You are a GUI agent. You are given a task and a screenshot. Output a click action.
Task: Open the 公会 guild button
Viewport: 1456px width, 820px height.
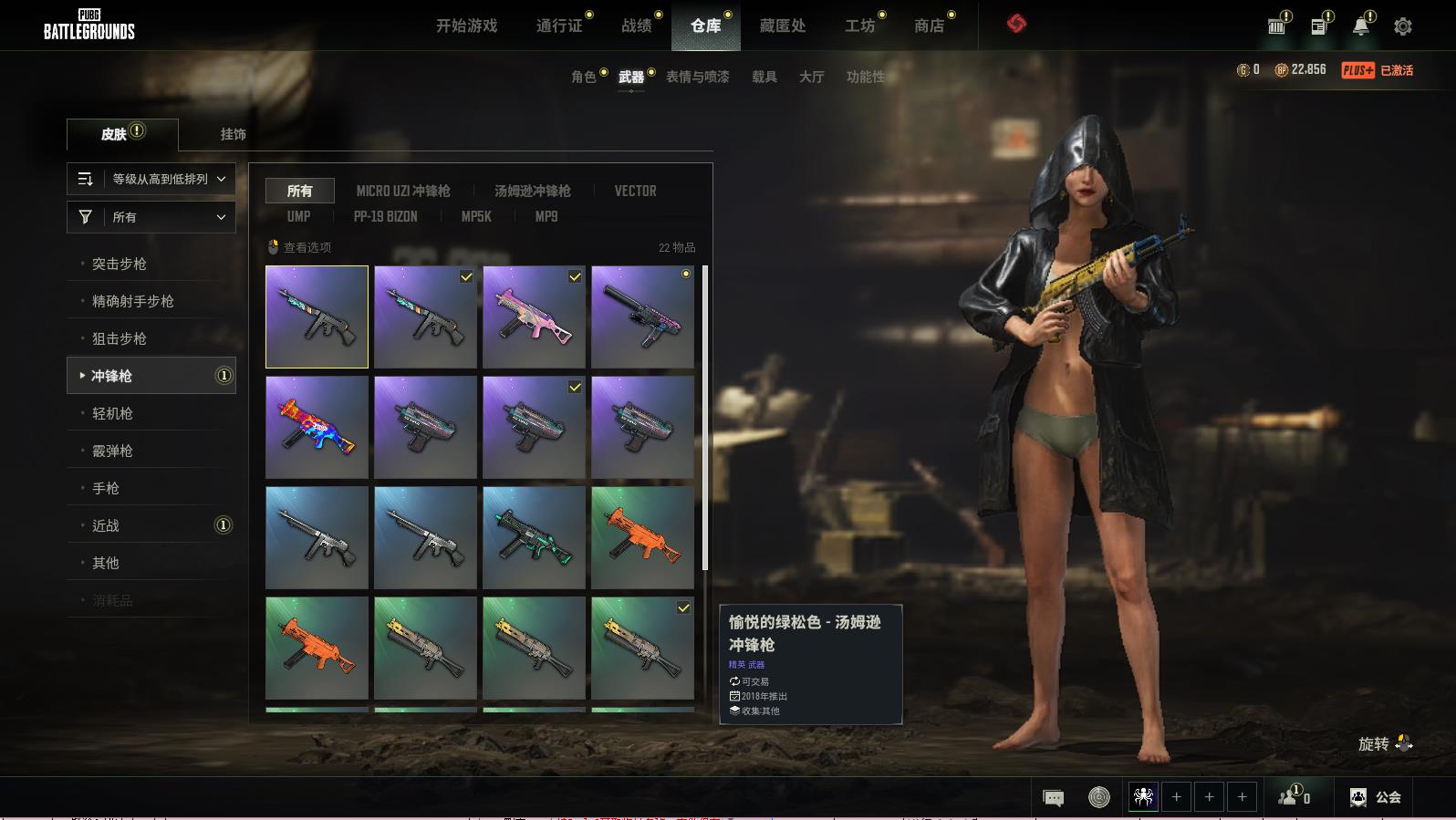[1376, 797]
